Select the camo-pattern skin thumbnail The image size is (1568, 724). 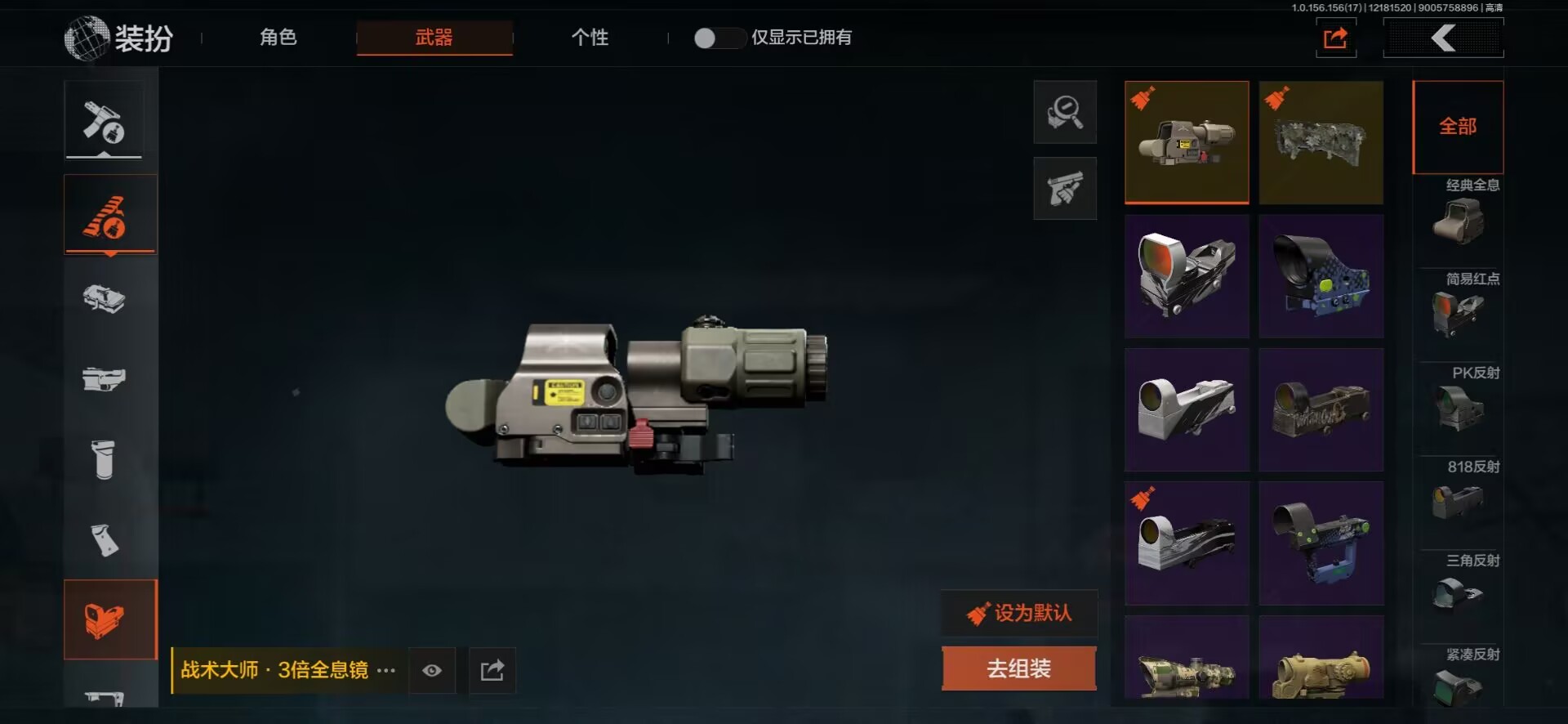(x=1321, y=142)
